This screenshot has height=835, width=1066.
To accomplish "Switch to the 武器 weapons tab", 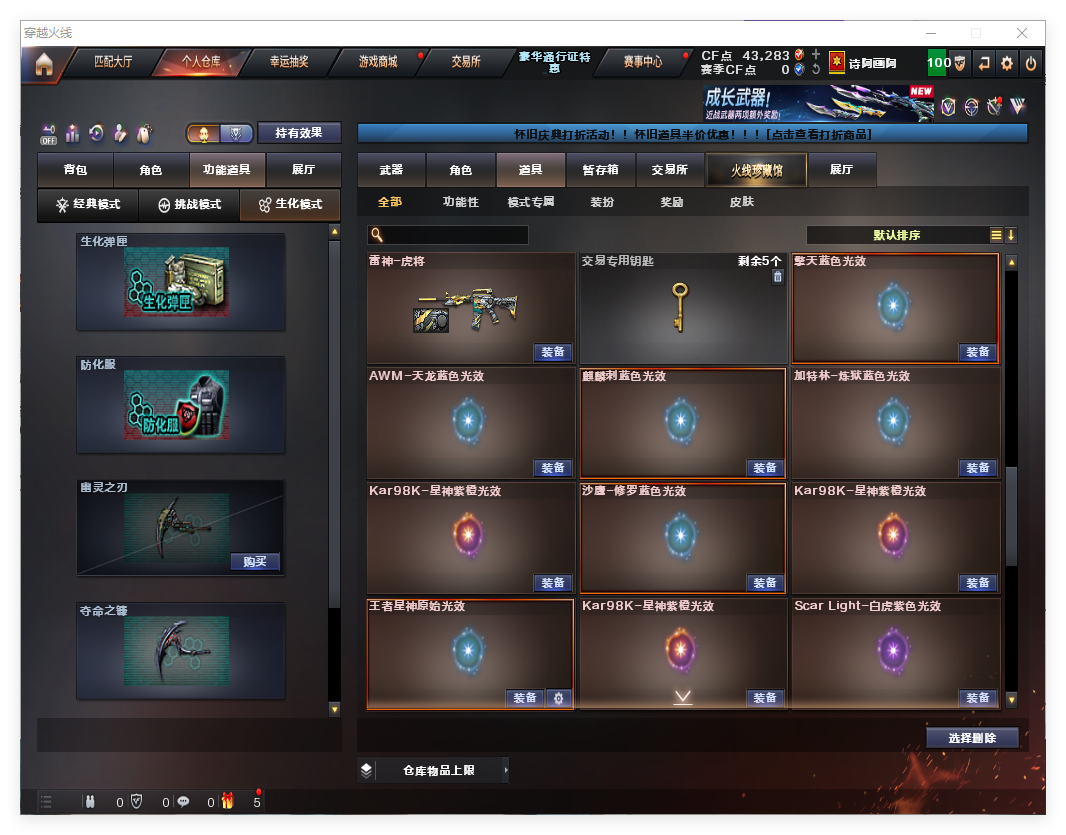I will (x=391, y=170).
